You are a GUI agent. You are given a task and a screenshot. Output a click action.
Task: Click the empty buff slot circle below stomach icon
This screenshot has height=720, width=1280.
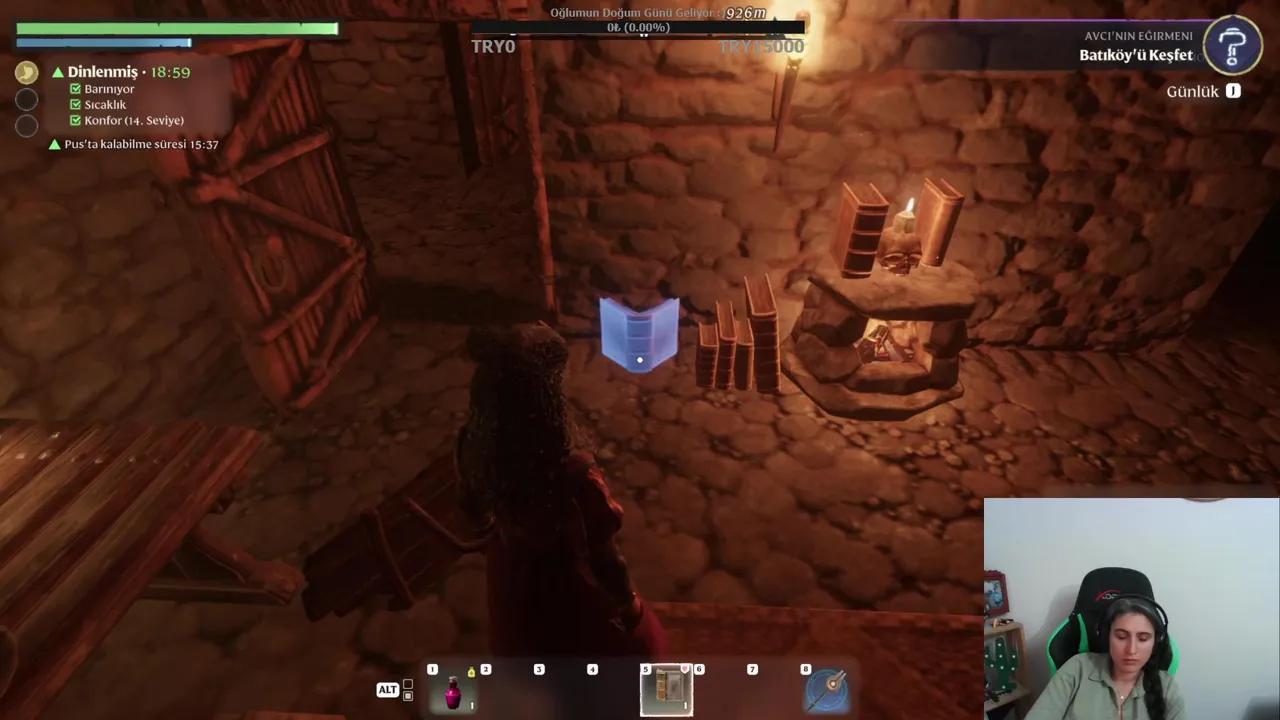pos(26,99)
